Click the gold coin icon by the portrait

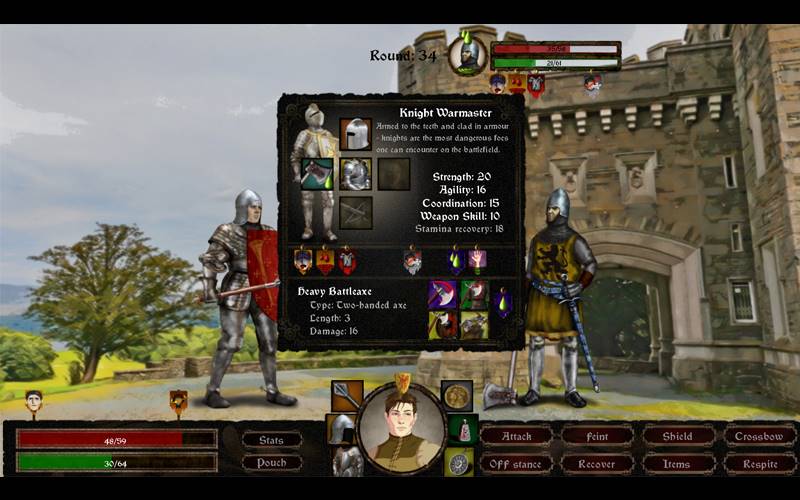click(x=457, y=396)
